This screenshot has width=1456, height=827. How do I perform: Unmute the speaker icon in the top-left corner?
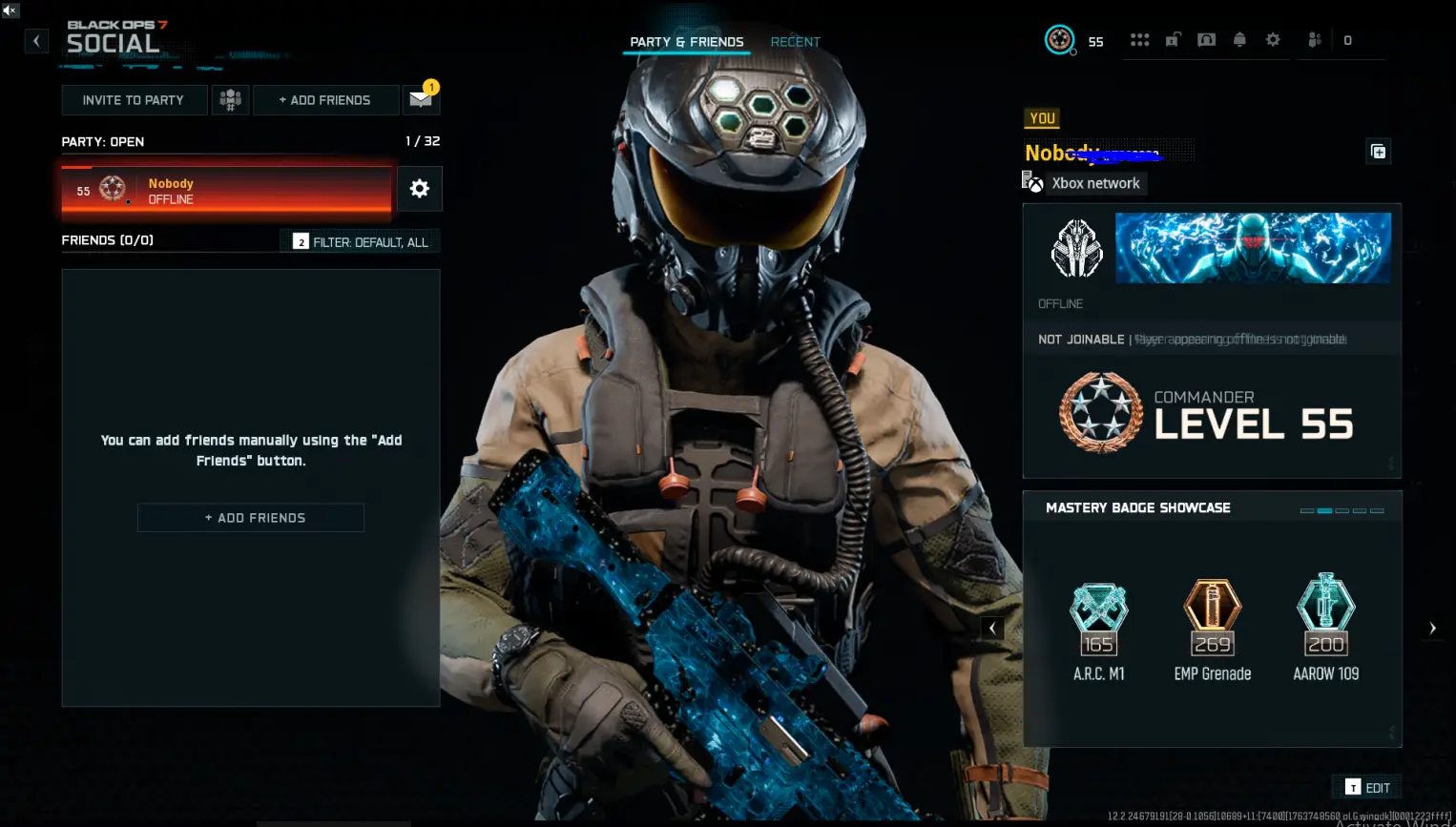[x=10, y=10]
